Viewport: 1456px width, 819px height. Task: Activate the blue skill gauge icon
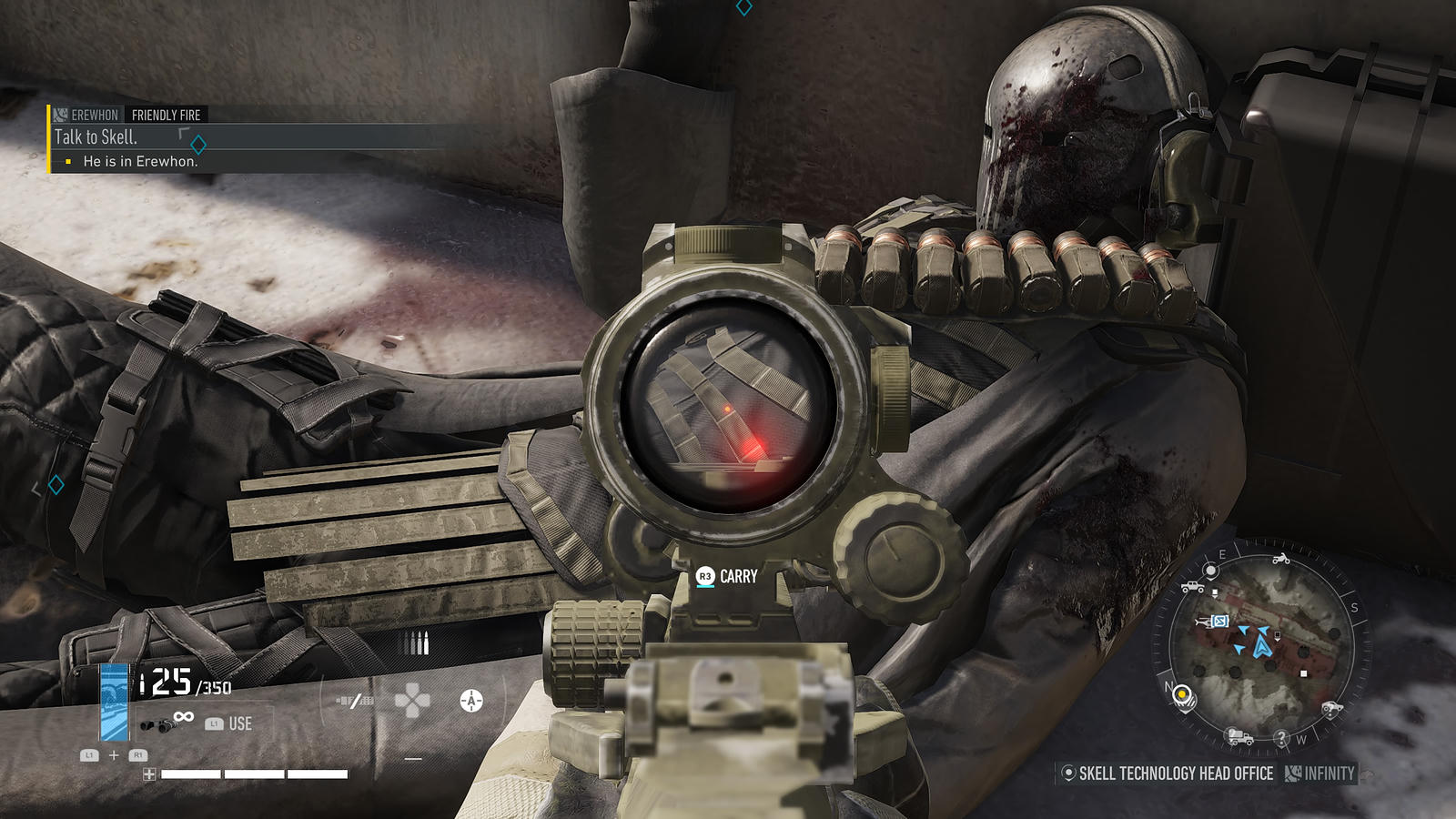pyautogui.click(x=114, y=702)
